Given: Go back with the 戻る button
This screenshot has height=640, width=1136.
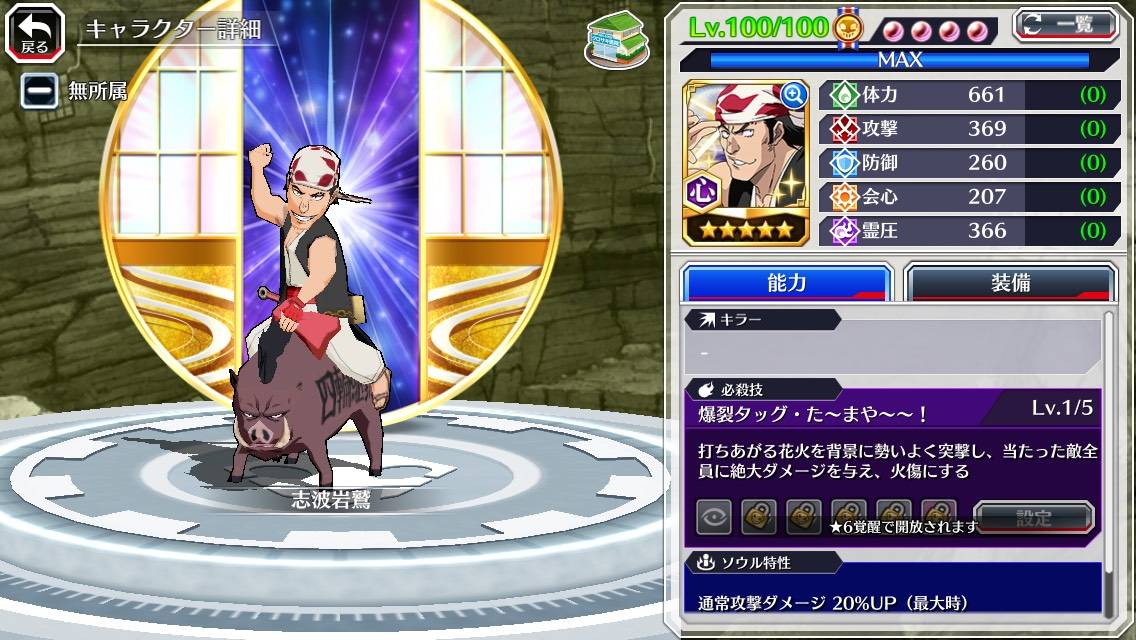Looking at the screenshot, I should pos(36,33).
